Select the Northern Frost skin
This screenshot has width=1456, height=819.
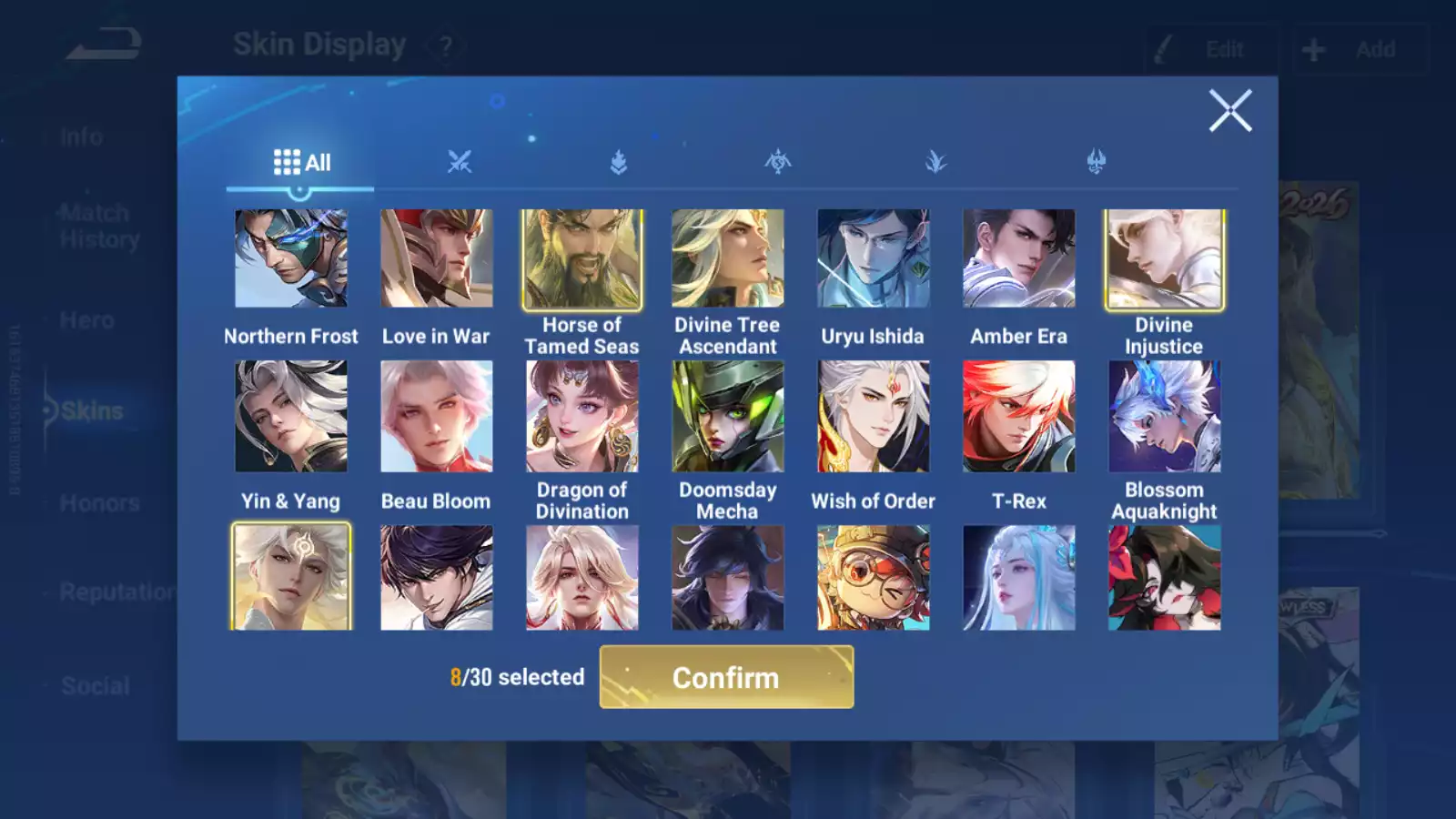click(291, 258)
